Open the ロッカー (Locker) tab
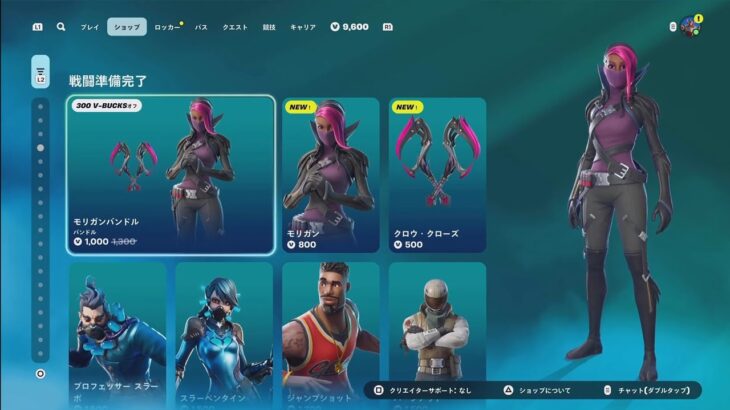Image resolution: width=730 pixels, height=410 pixels. click(167, 27)
